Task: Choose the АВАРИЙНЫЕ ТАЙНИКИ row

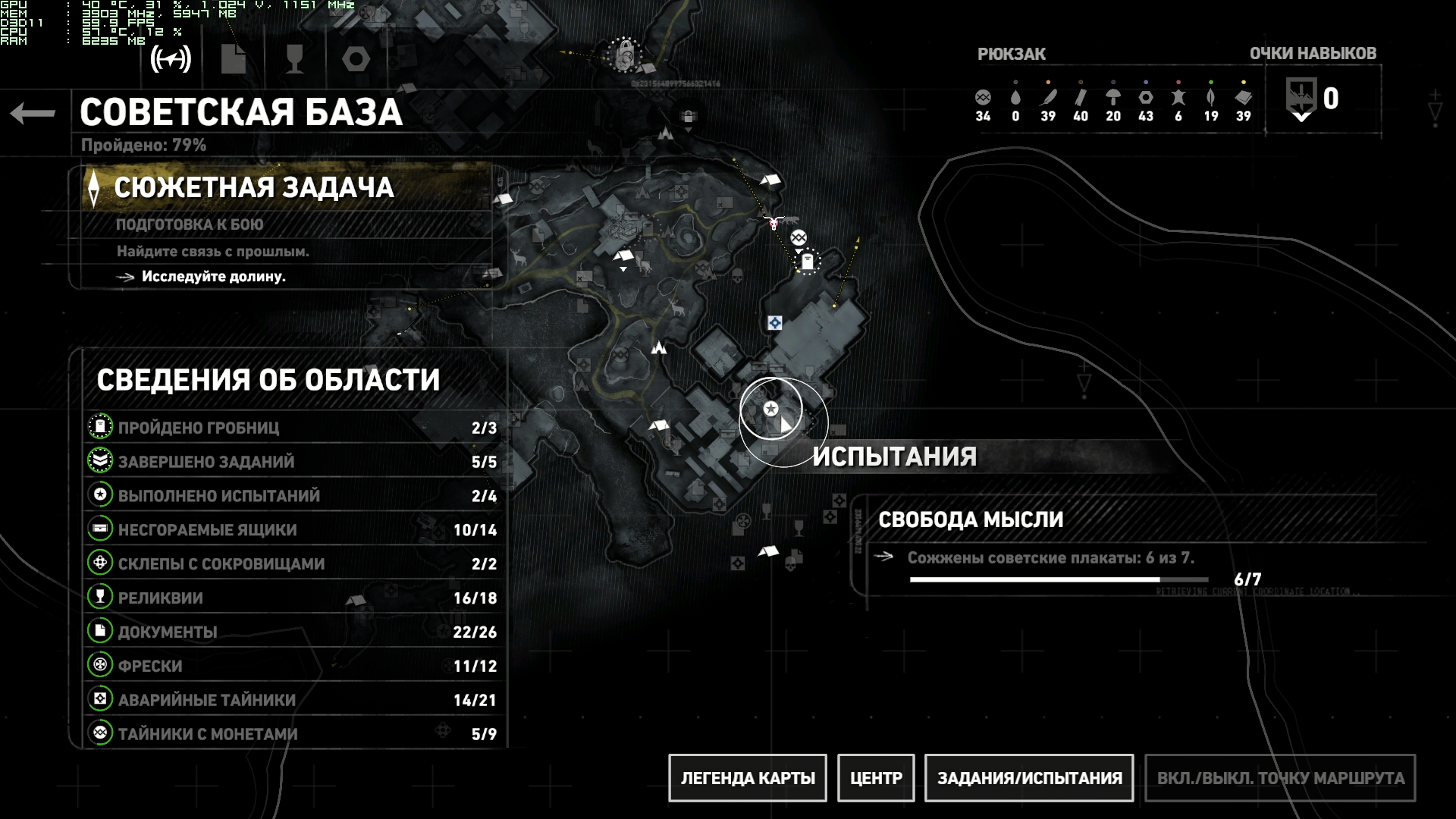Action: click(292, 700)
